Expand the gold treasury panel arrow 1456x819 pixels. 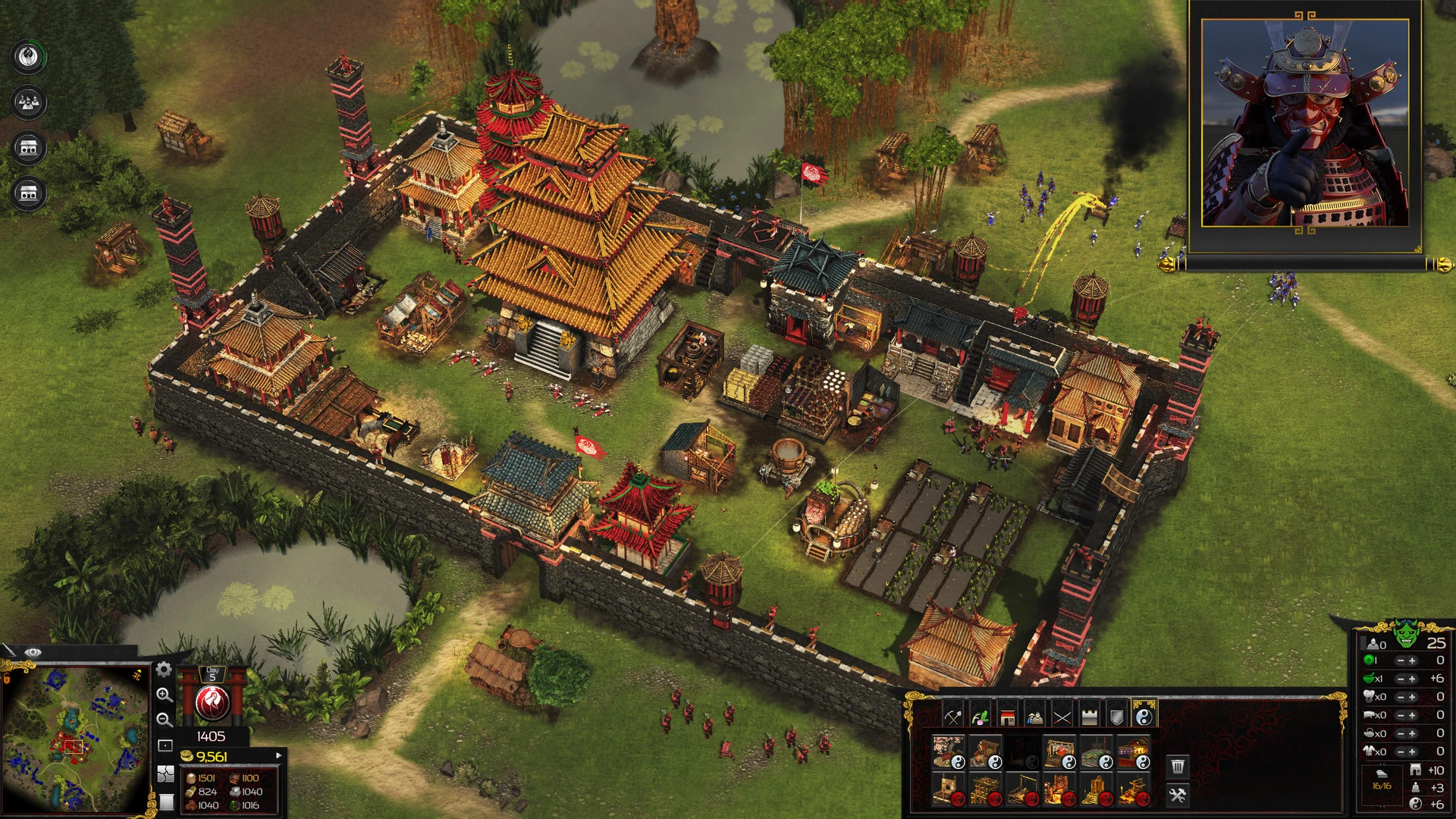pyautogui.click(x=278, y=755)
